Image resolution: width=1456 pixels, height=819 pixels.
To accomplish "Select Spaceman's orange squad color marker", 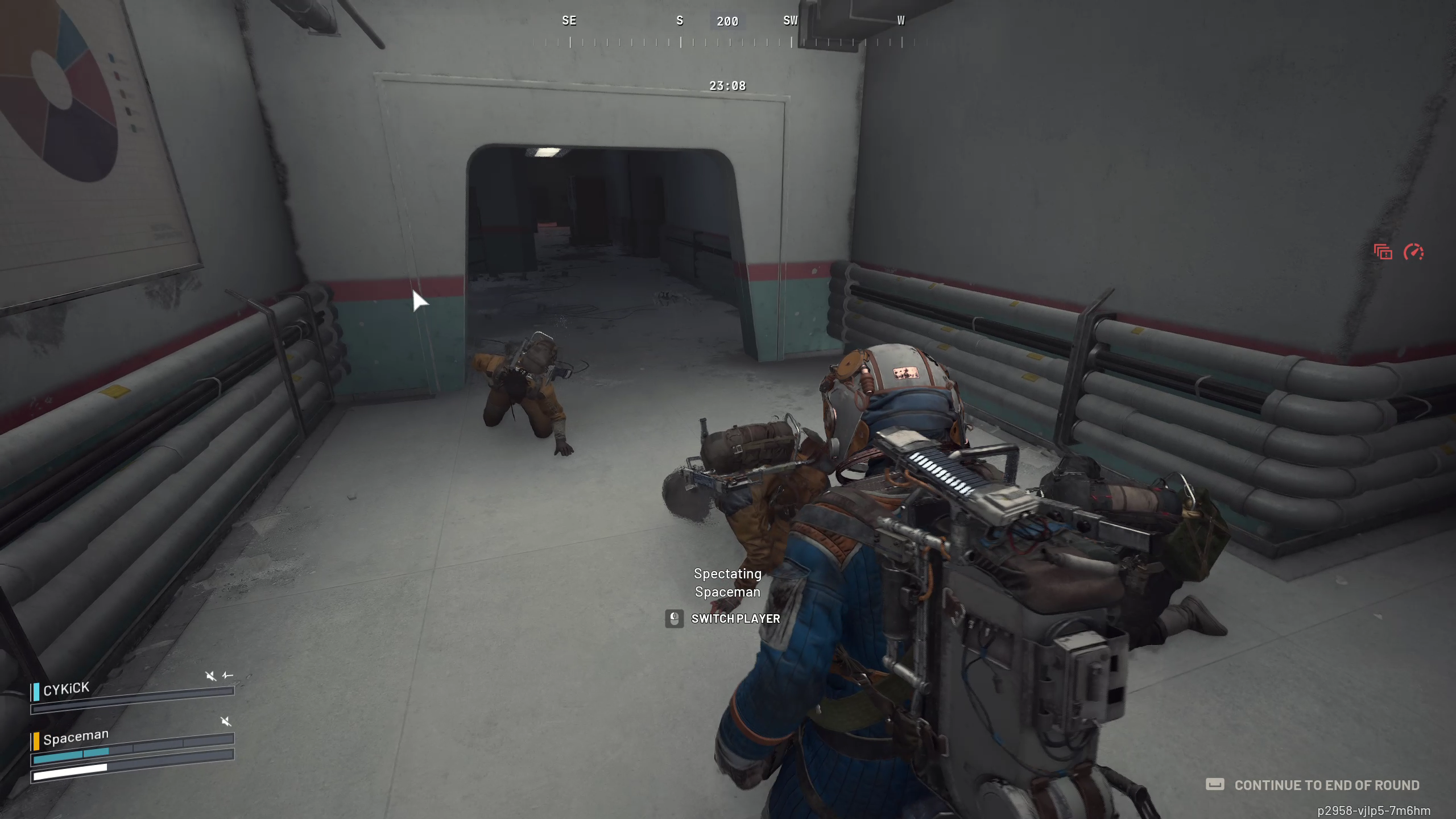I will (36, 742).
